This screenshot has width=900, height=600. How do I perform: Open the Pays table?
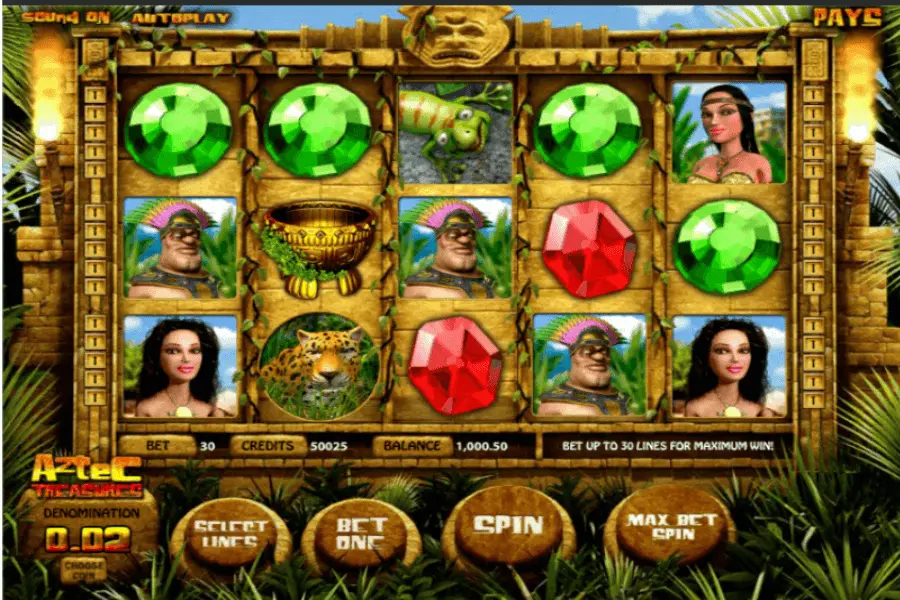click(846, 17)
